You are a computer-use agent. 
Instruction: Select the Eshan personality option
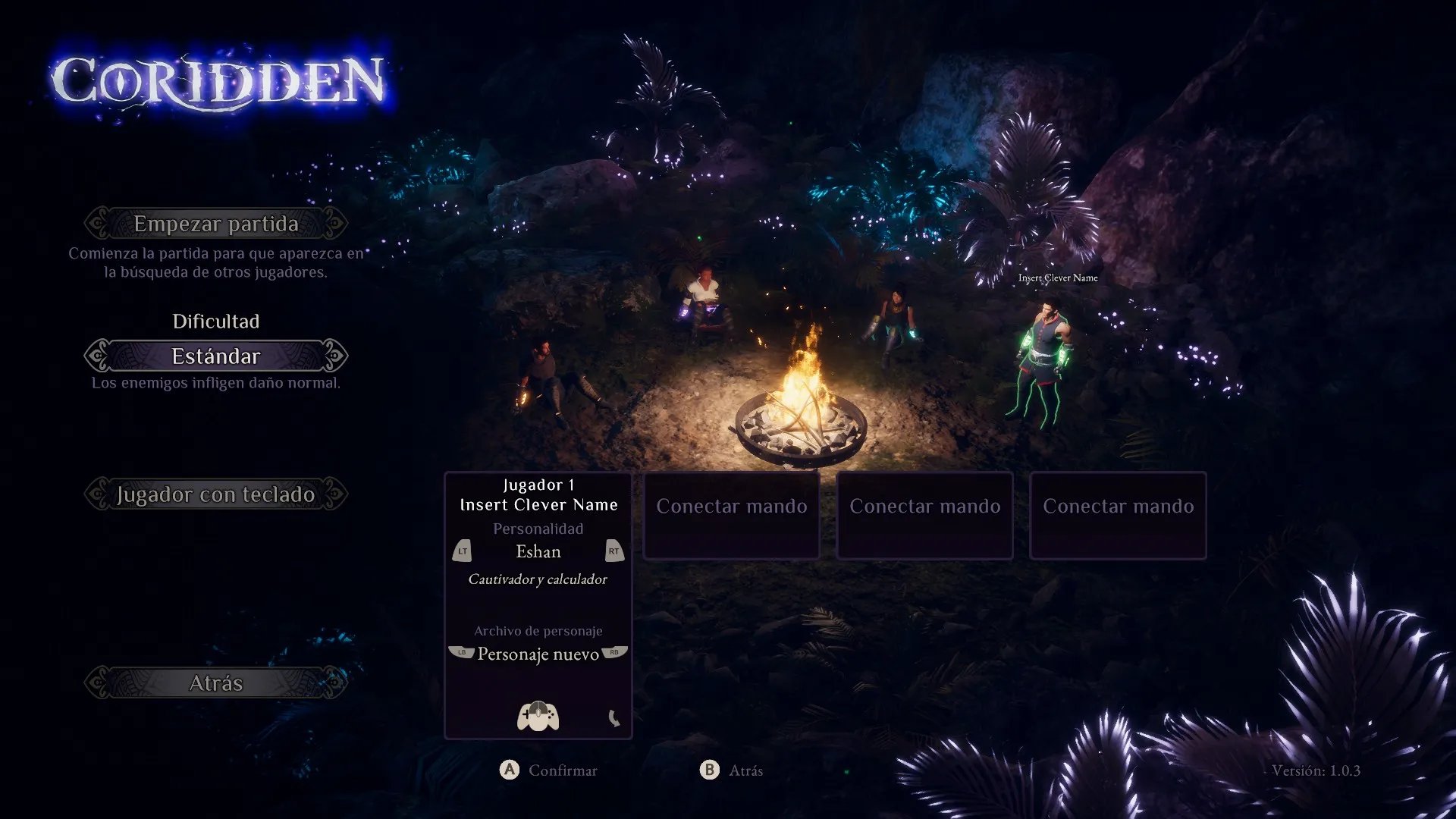click(538, 552)
